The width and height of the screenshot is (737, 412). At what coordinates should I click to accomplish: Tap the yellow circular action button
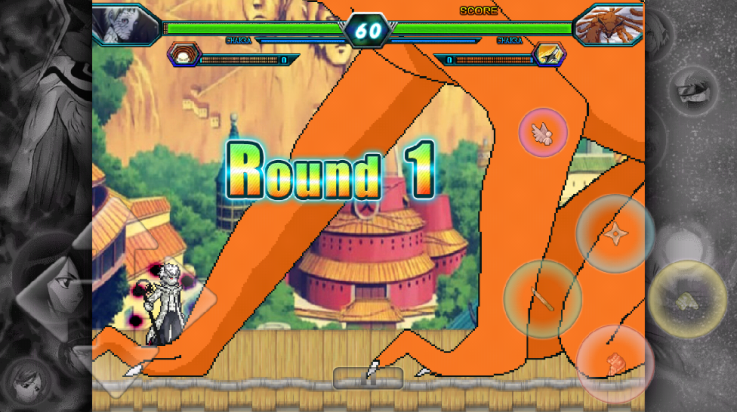click(688, 298)
